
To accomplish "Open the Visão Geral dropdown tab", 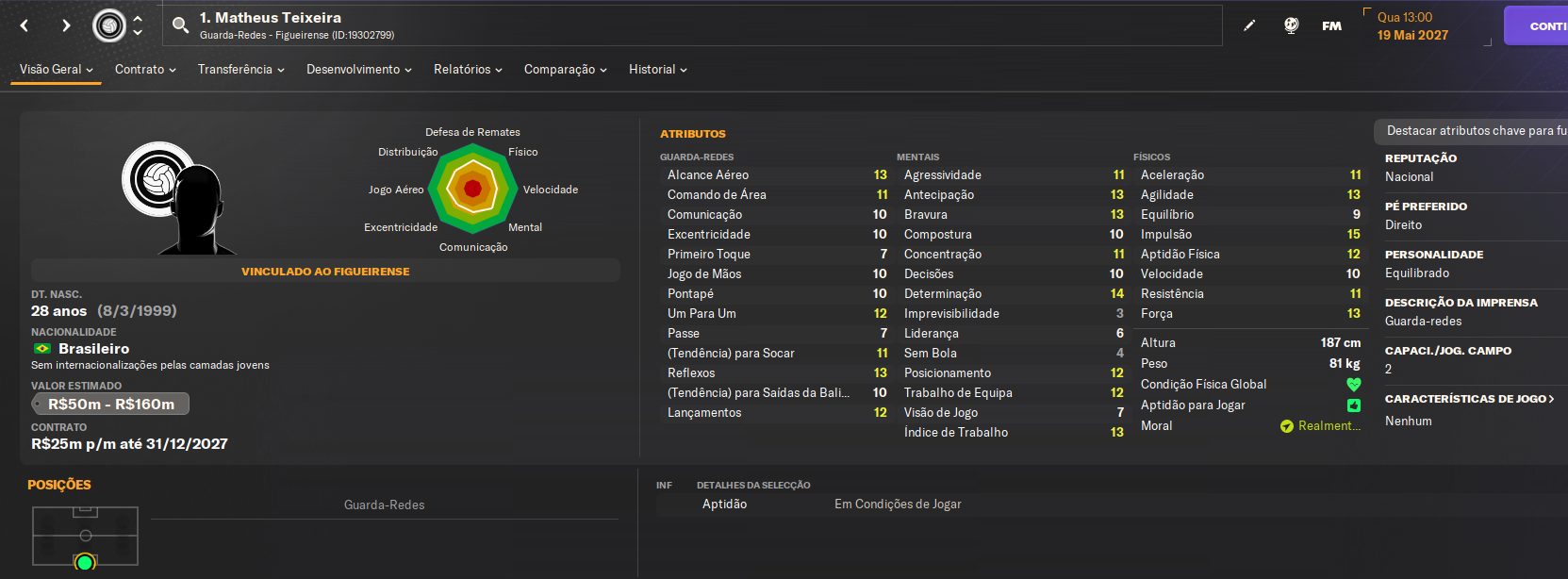I will pos(56,70).
